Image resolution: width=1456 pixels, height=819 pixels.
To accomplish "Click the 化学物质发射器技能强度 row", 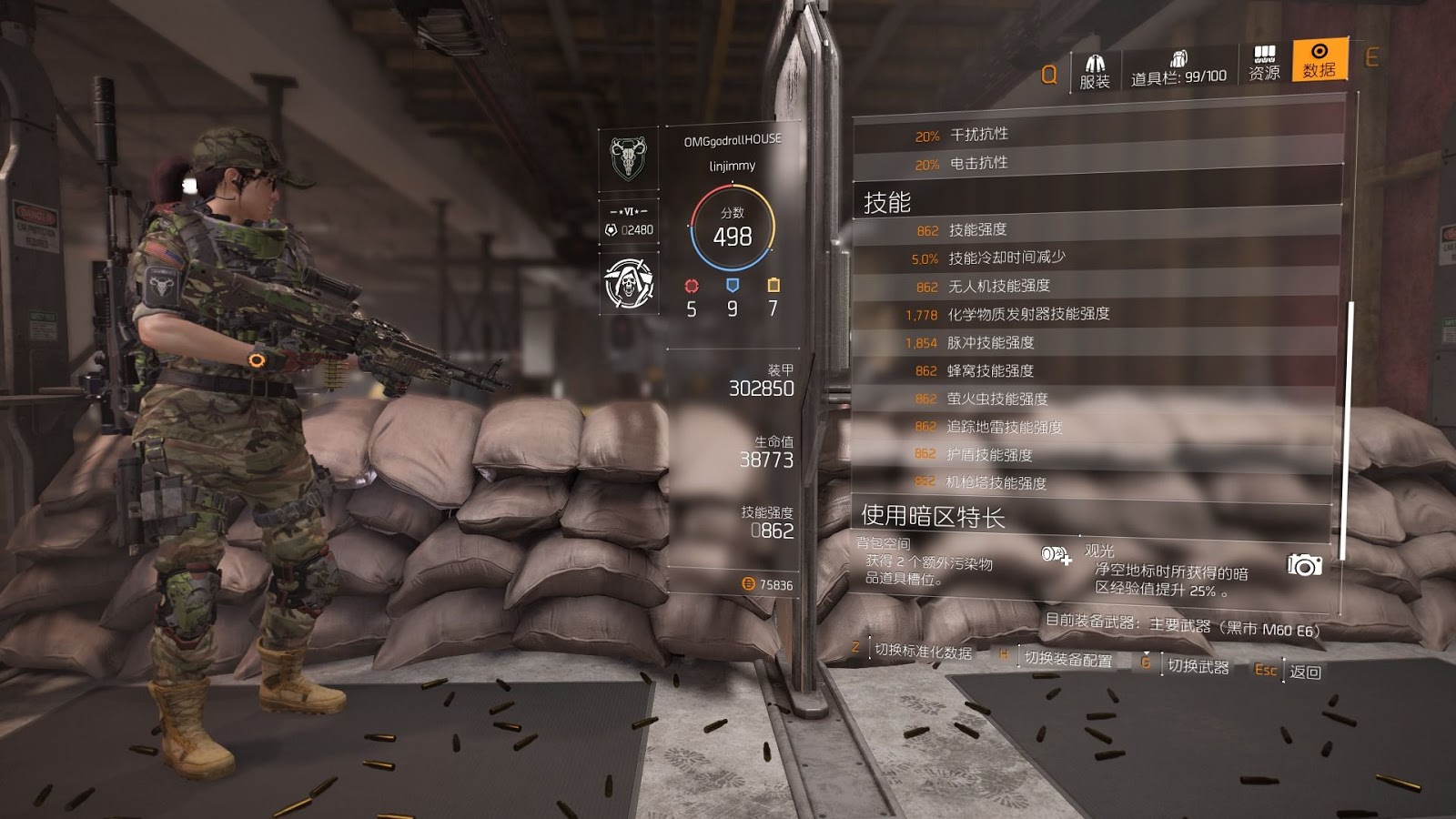I will click(x=1095, y=314).
